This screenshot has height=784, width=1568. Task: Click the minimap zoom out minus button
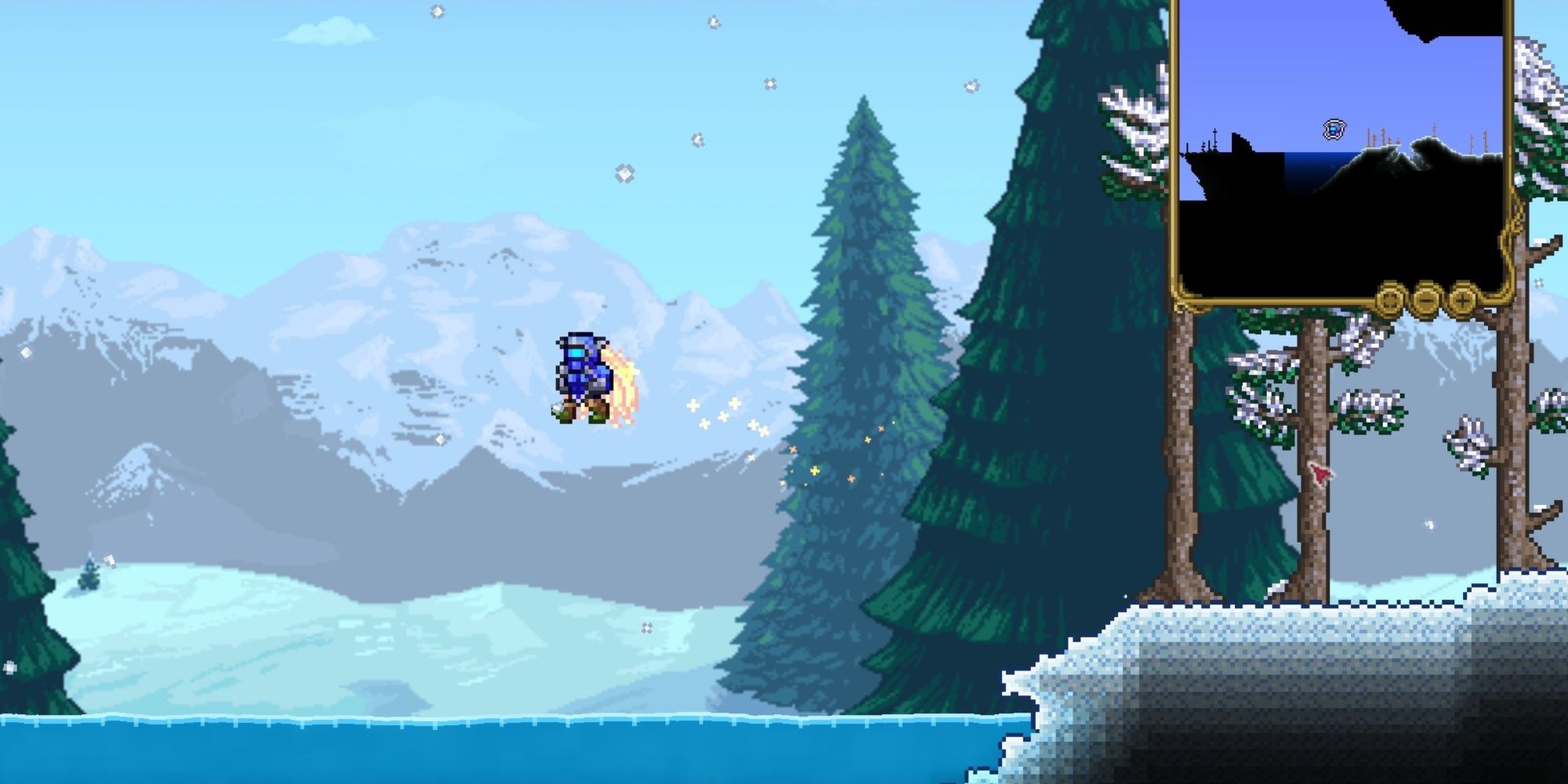coord(1427,302)
